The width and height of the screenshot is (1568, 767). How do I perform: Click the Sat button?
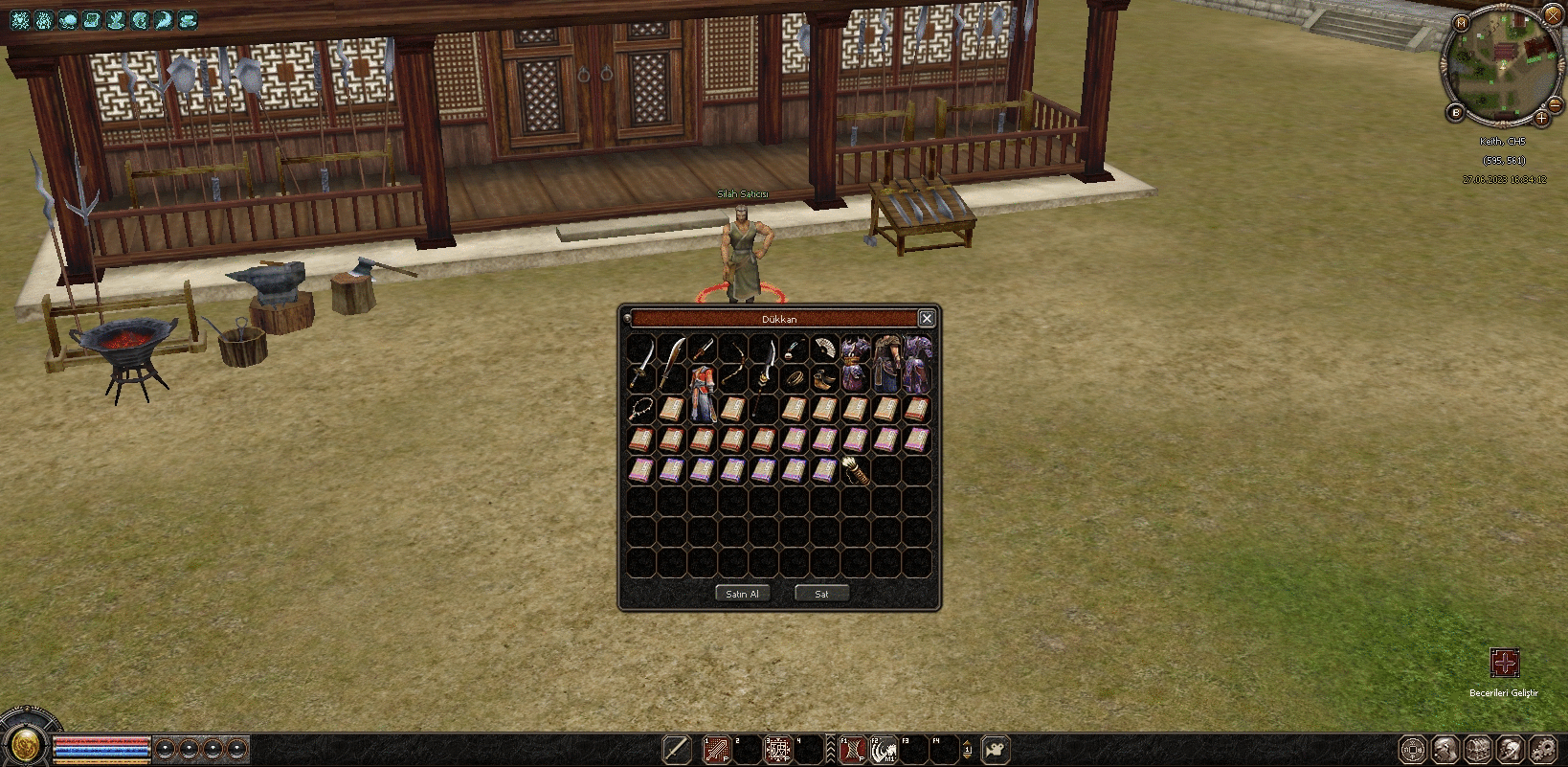coord(821,594)
